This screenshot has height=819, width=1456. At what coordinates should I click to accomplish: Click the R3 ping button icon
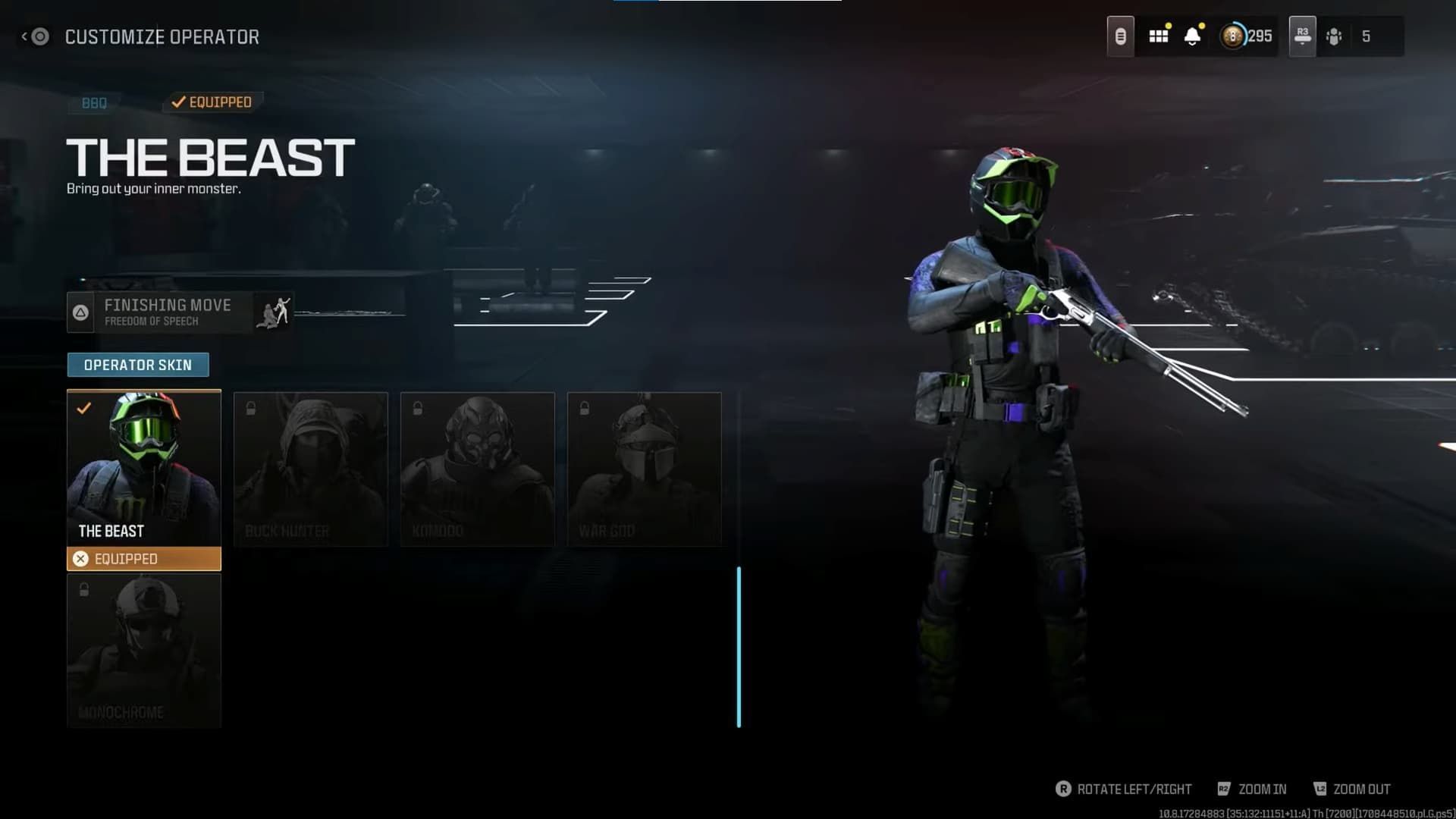tap(1301, 36)
